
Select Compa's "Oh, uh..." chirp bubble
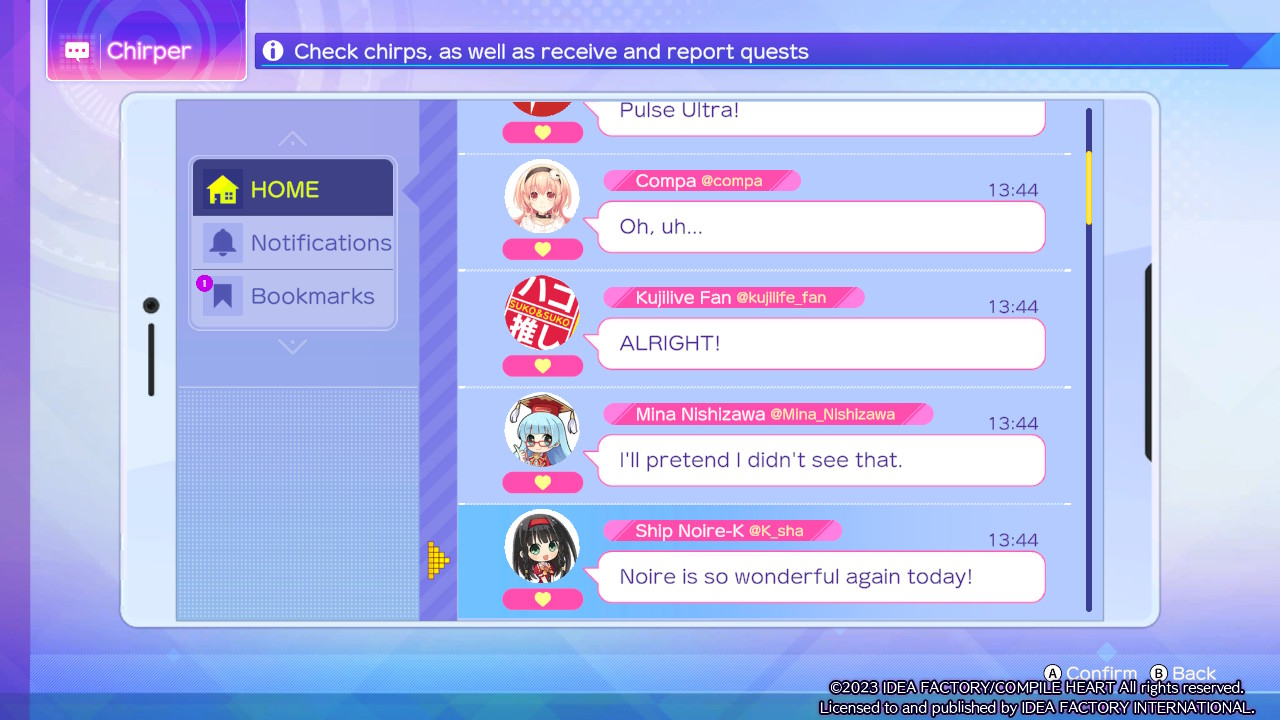[821, 227]
